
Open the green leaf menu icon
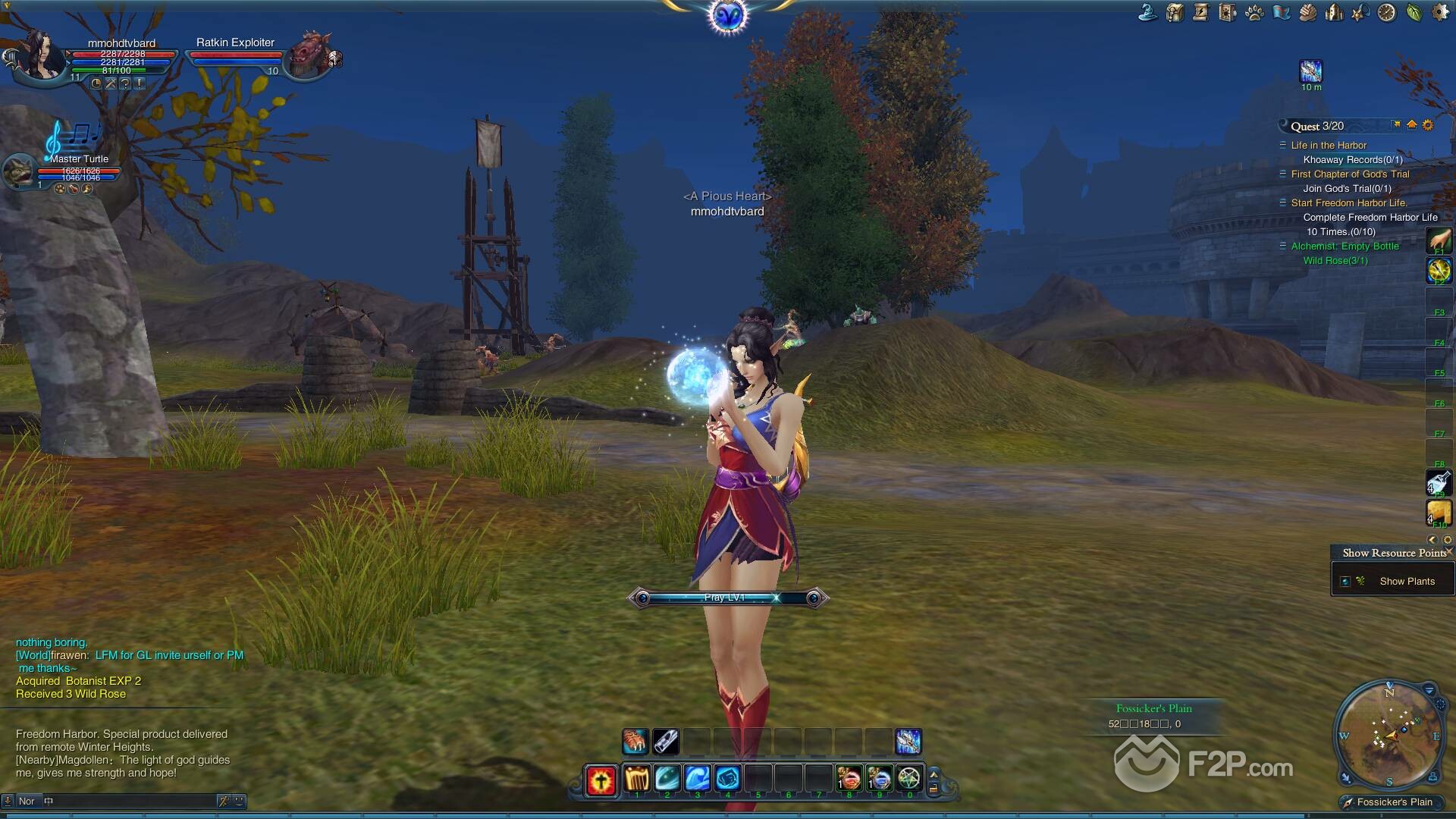point(1414,12)
